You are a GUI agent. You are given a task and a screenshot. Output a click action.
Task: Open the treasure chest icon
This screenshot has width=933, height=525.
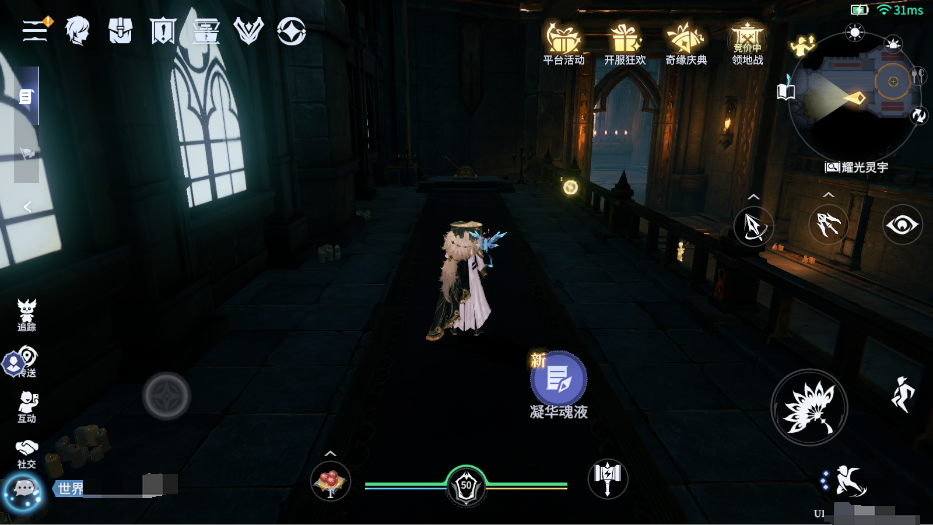[206, 31]
